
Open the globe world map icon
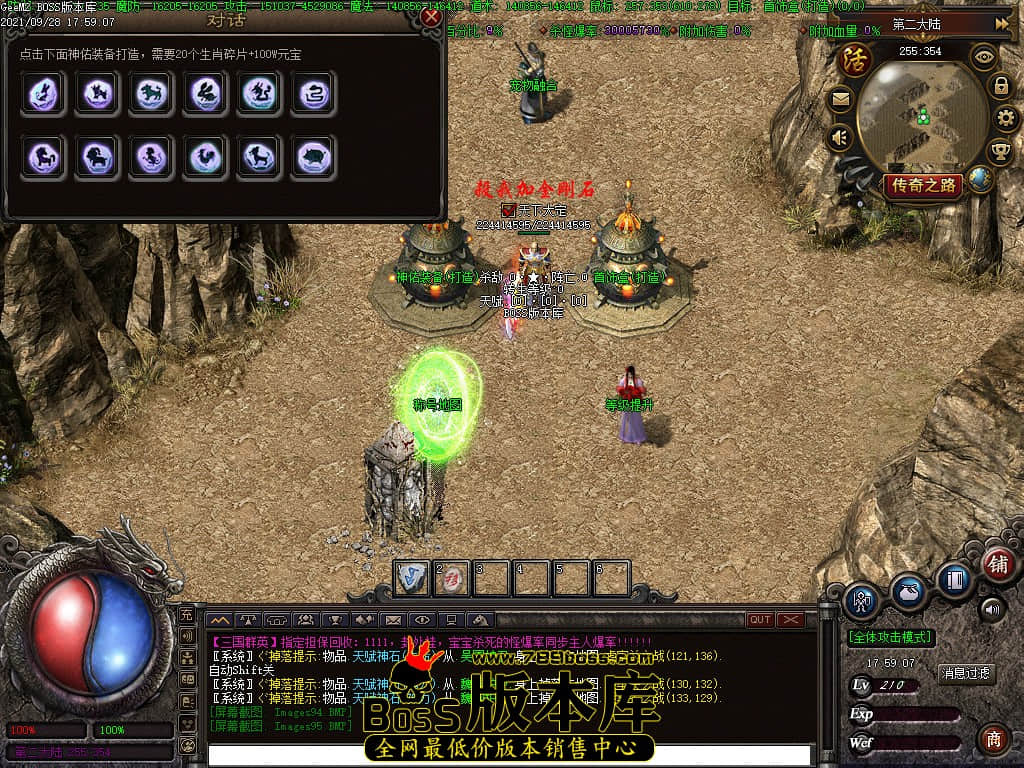(981, 180)
